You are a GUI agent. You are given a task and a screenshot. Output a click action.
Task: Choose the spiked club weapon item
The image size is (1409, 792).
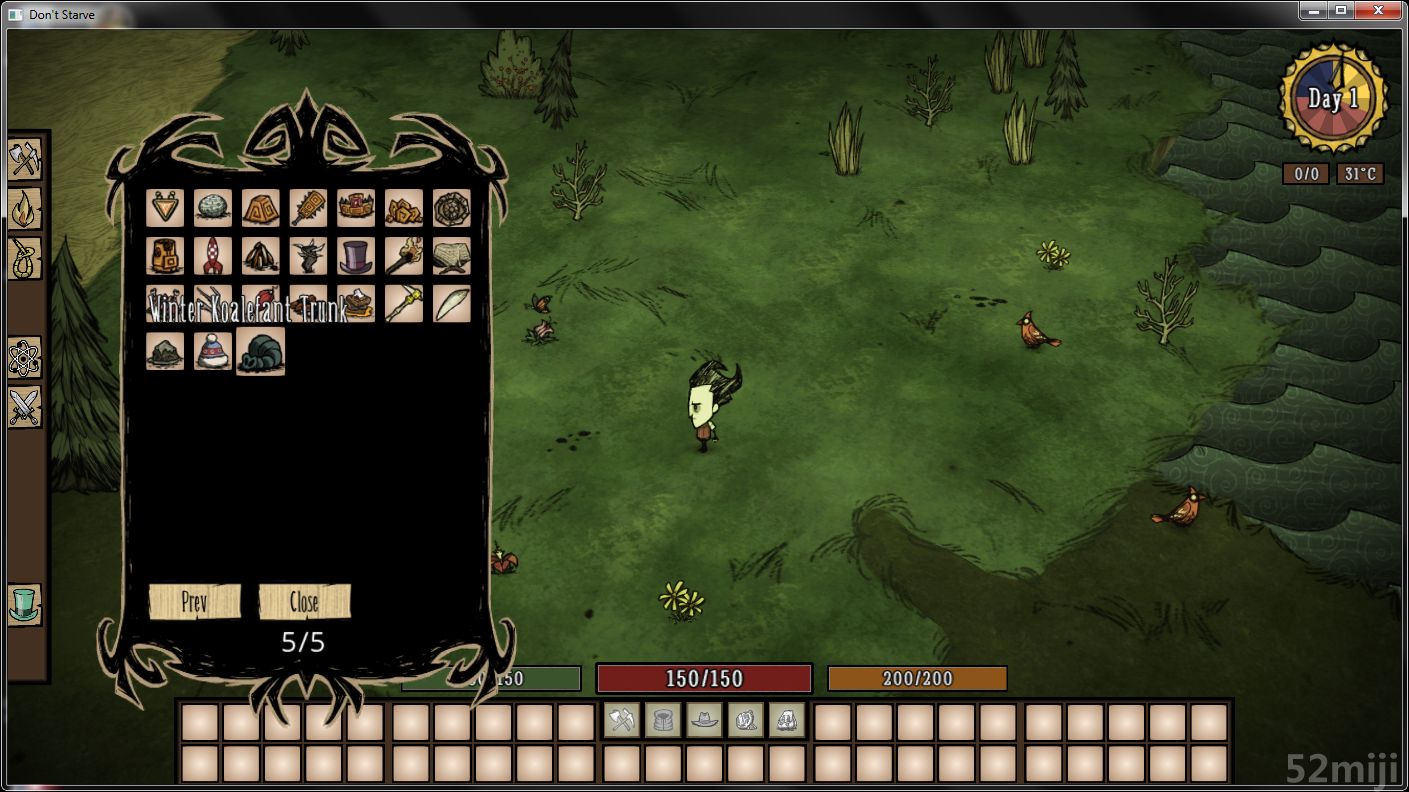point(308,208)
